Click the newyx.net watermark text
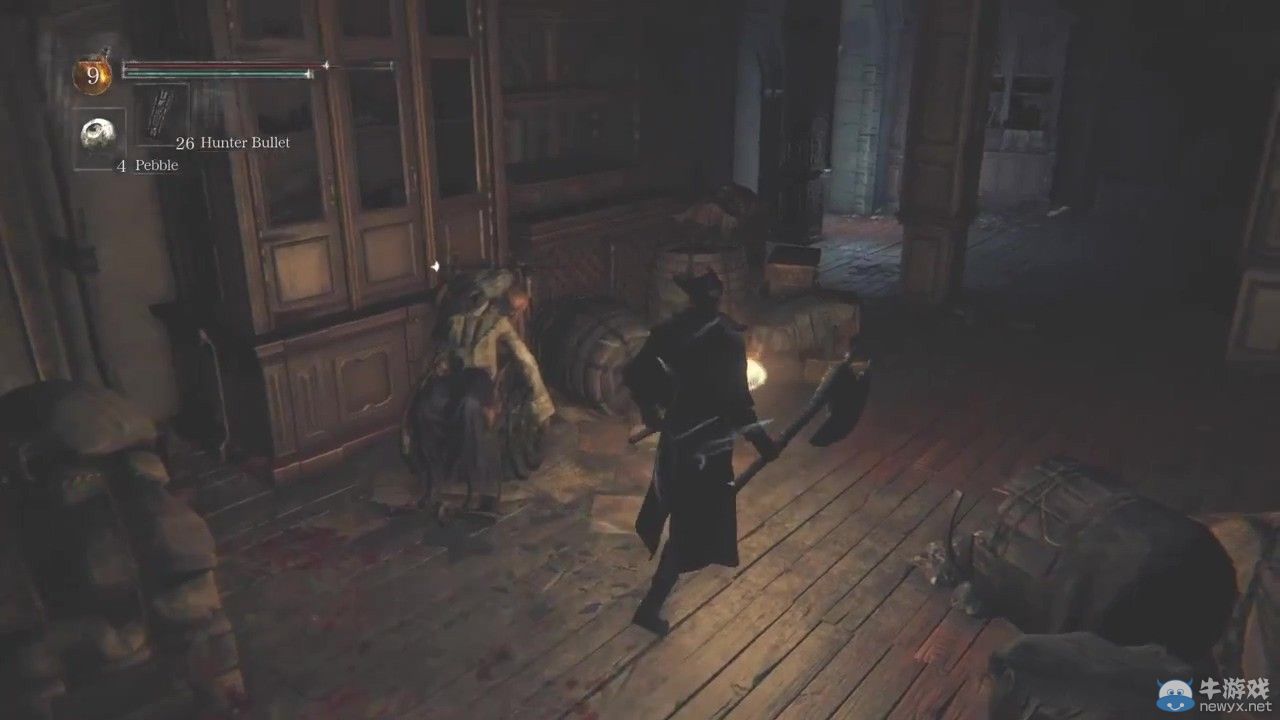Screen dimensions: 1280x720 click(1232, 706)
